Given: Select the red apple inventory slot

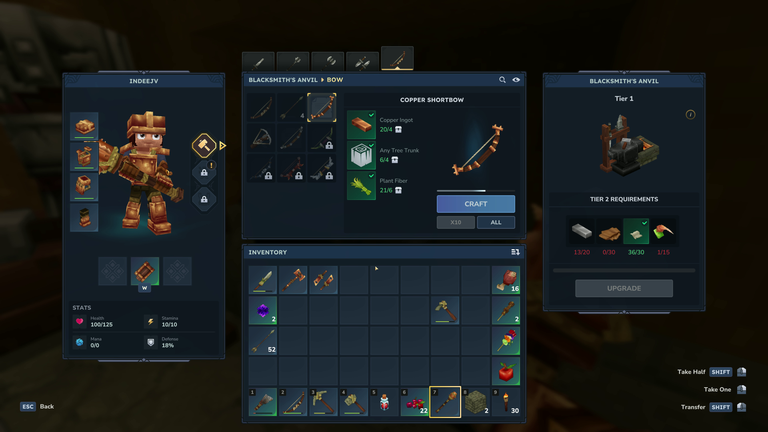Looking at the screenshot, I should pyautogui.click(x=505, y=371).
